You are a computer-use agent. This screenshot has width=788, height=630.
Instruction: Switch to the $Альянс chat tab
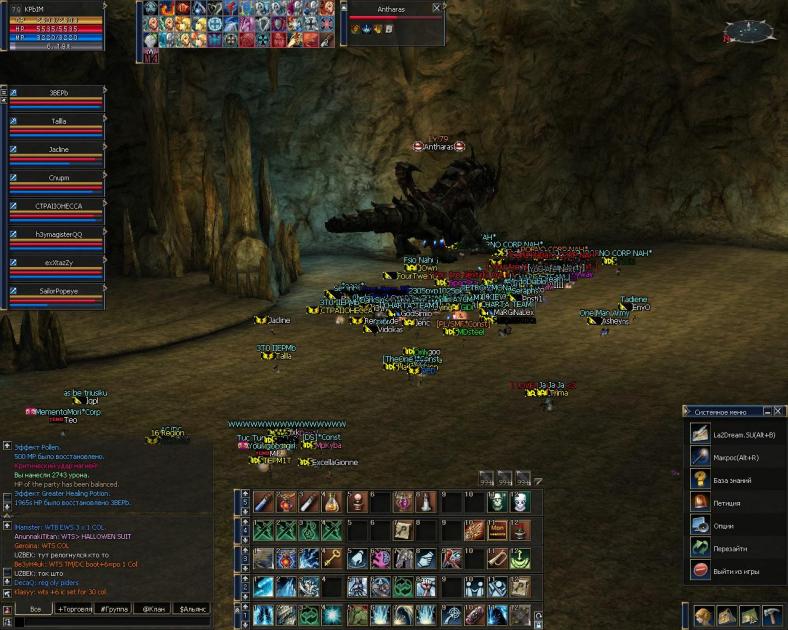click(x=192, y=608)
